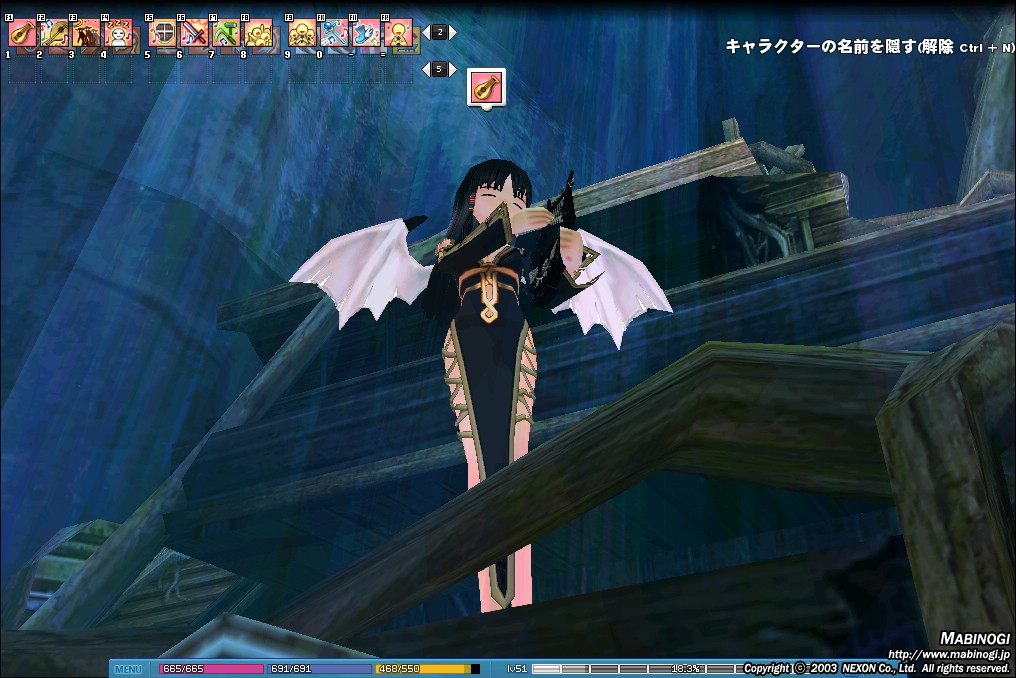Select the F11 boots with music notes skill
This screenshot has height=678, width=1016.
[x=366, y=33]
